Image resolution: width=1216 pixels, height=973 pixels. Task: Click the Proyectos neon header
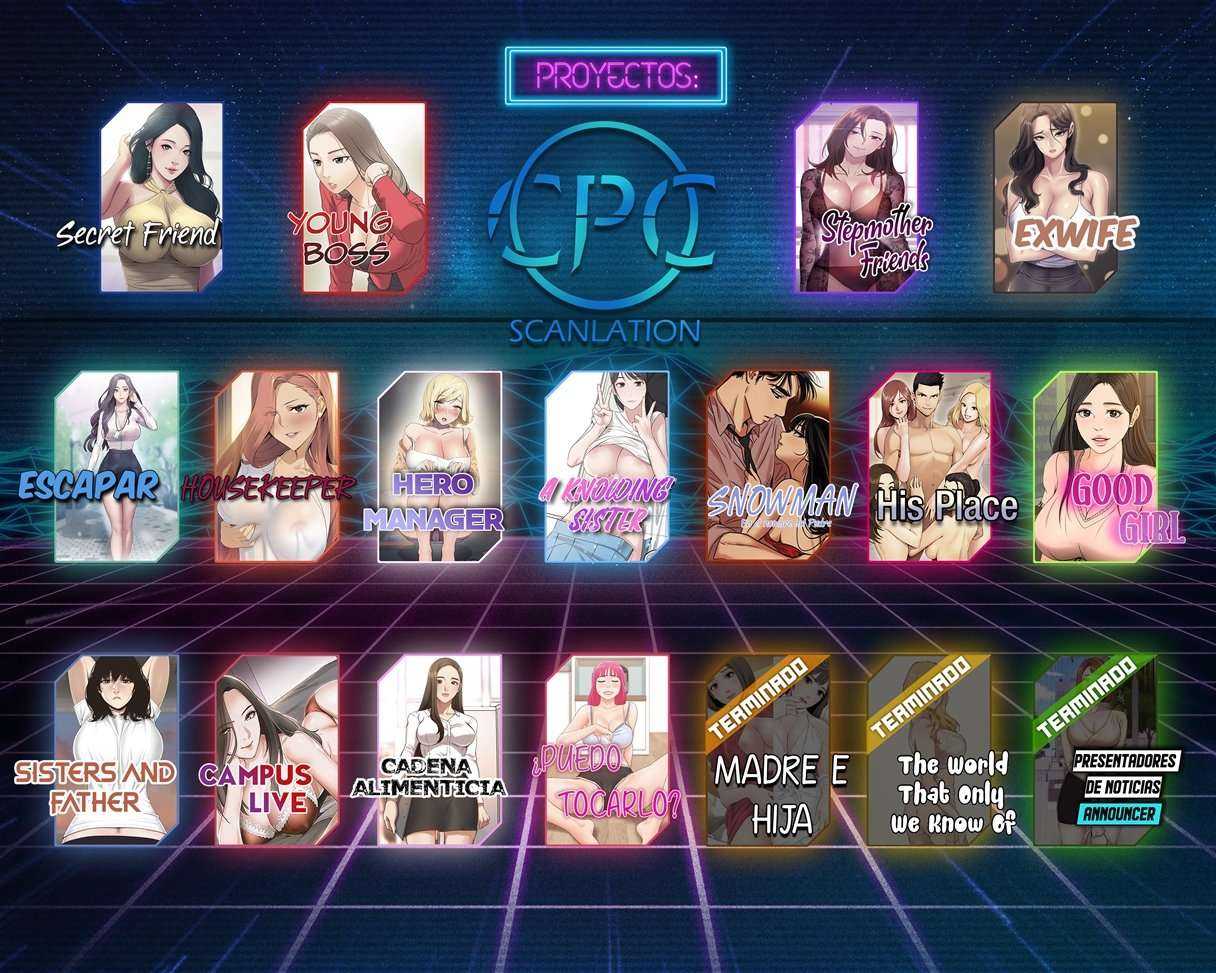pos(615,76)
